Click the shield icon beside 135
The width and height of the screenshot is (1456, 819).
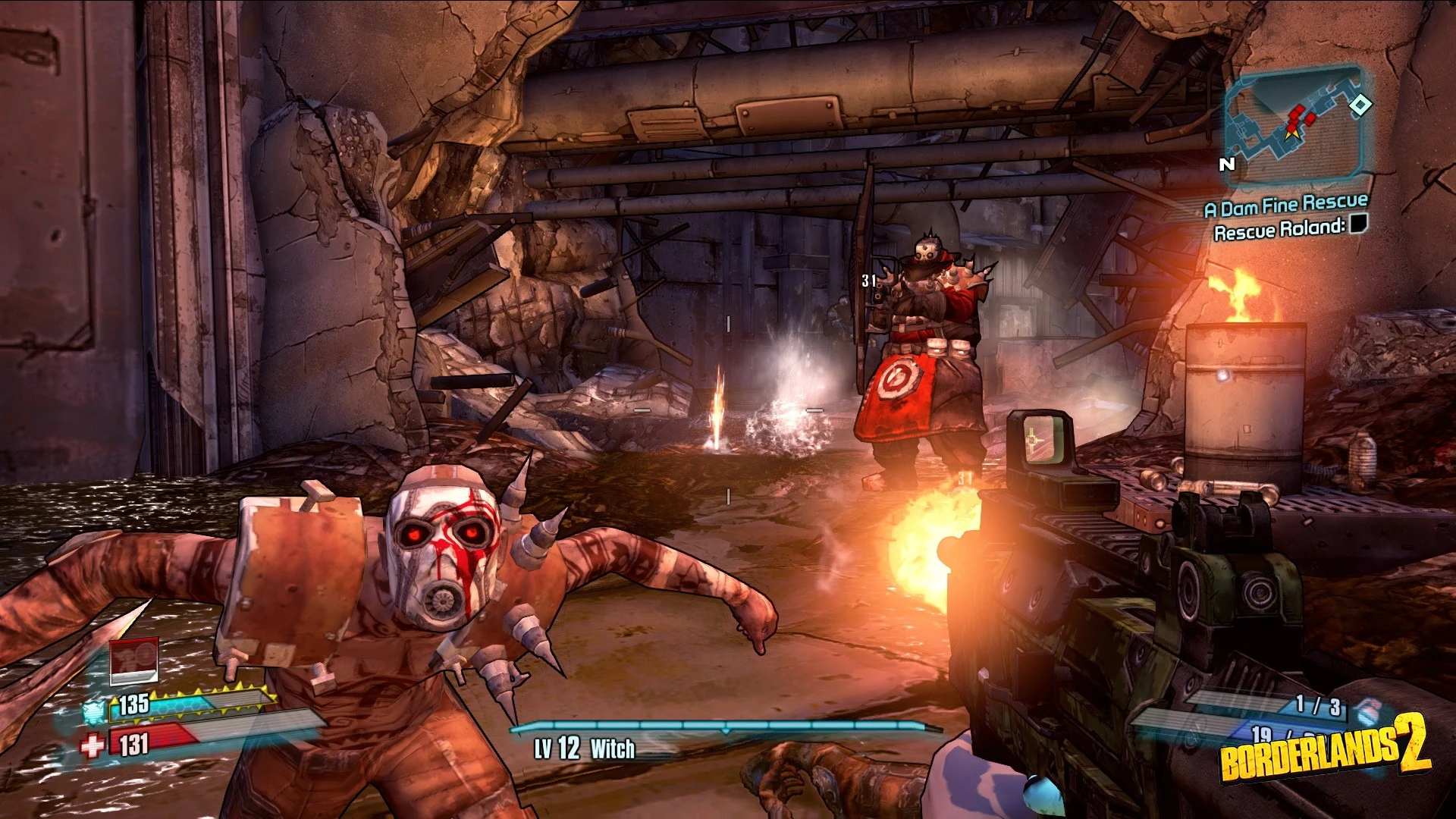click(x=94, y=711)
